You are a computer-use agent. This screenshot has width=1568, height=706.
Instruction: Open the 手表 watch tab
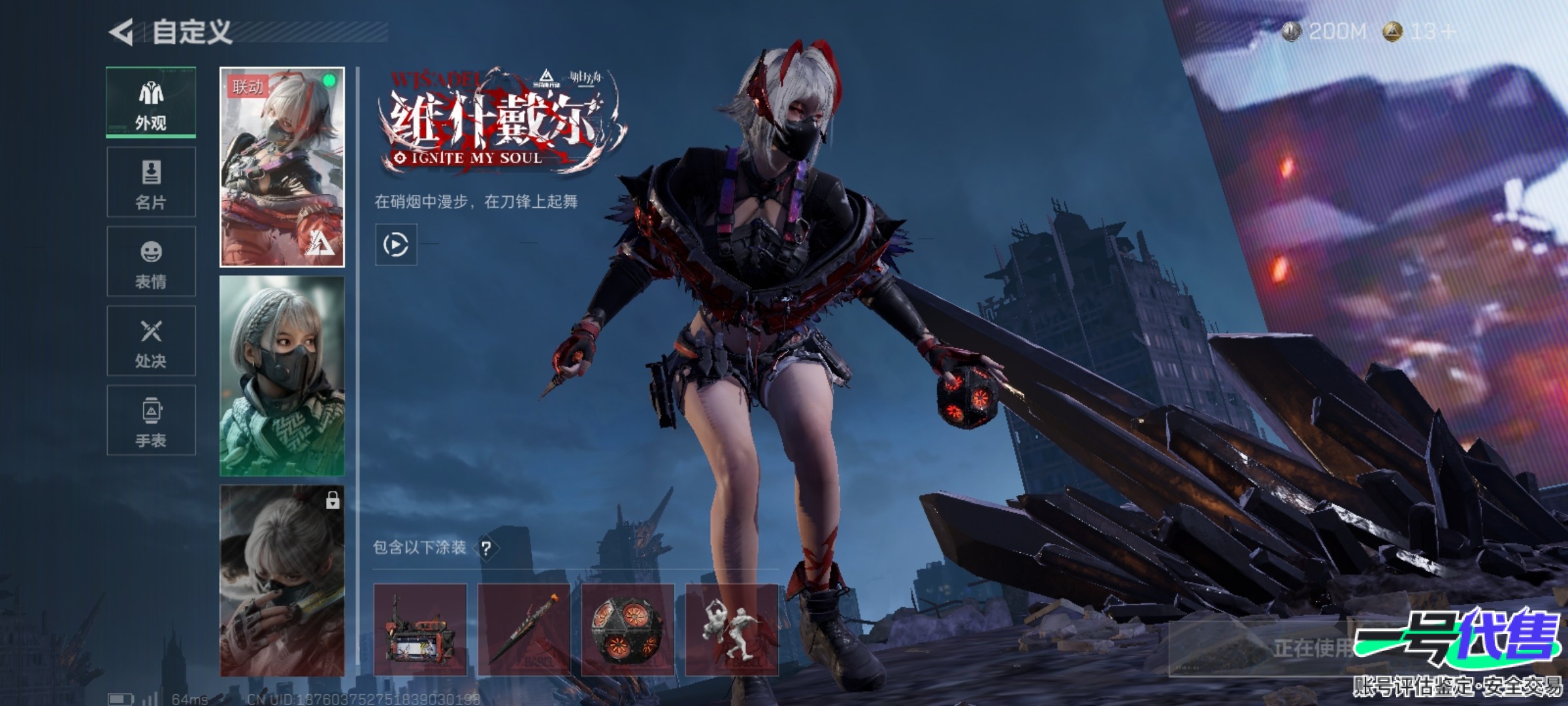(x=151, y=420)
